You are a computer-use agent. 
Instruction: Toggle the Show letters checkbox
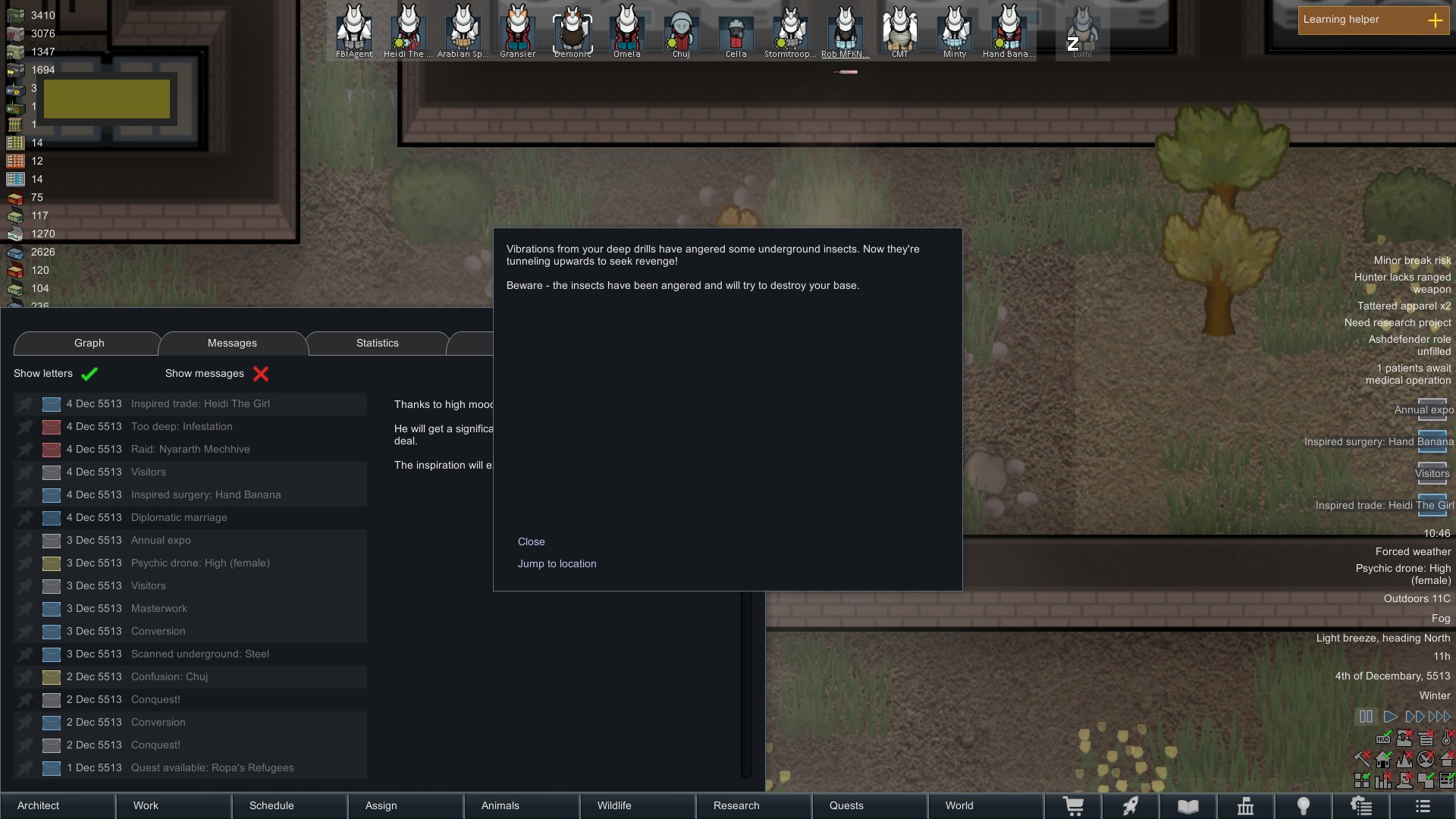click(x=89, y=374)
